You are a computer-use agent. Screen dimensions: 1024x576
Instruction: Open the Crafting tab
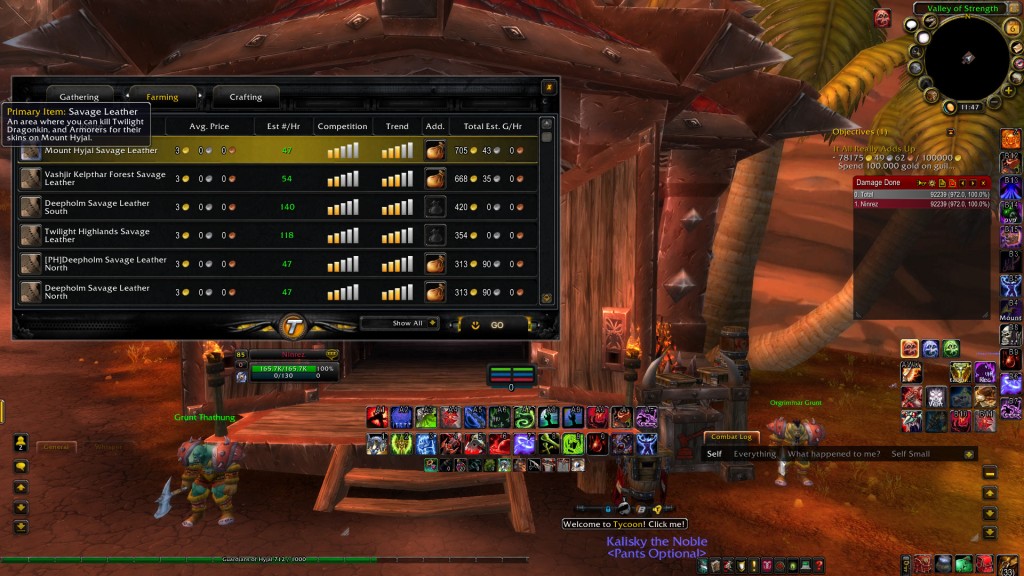pos(245,97)
